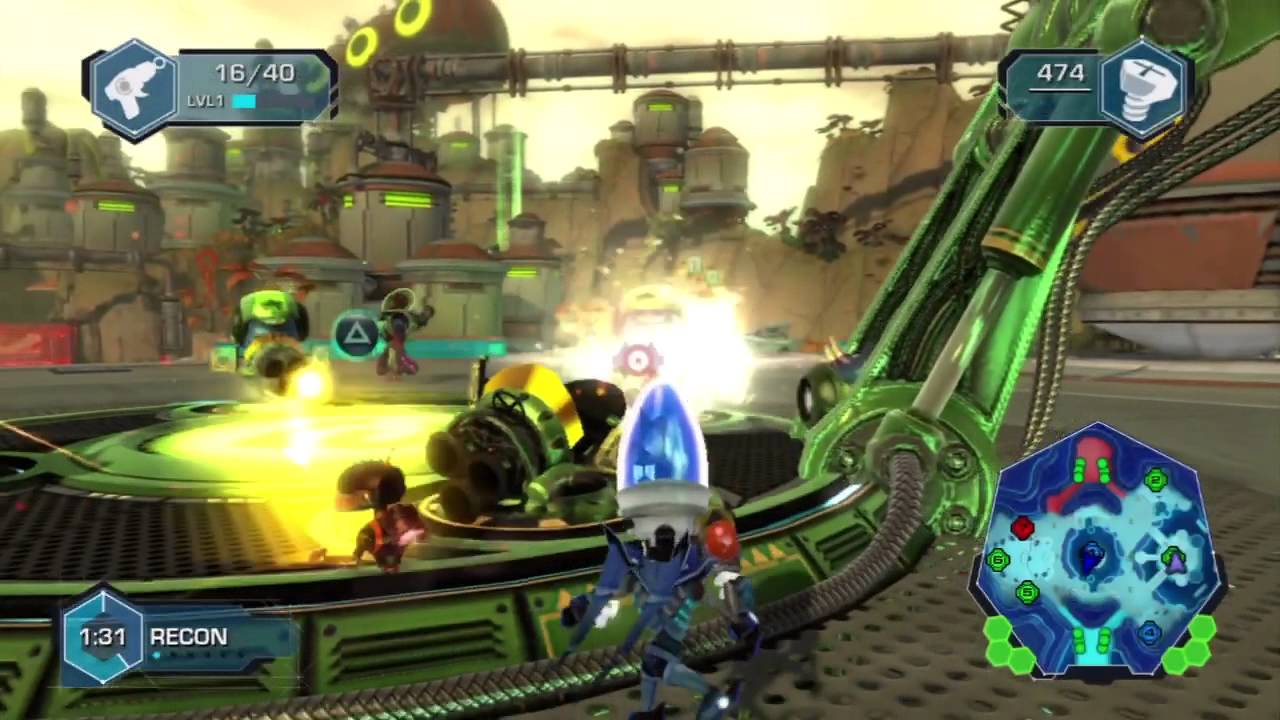Screen dimensions: 1280x720
Task: Select the red node 7 on minimap
Action: pos(1022,527)
